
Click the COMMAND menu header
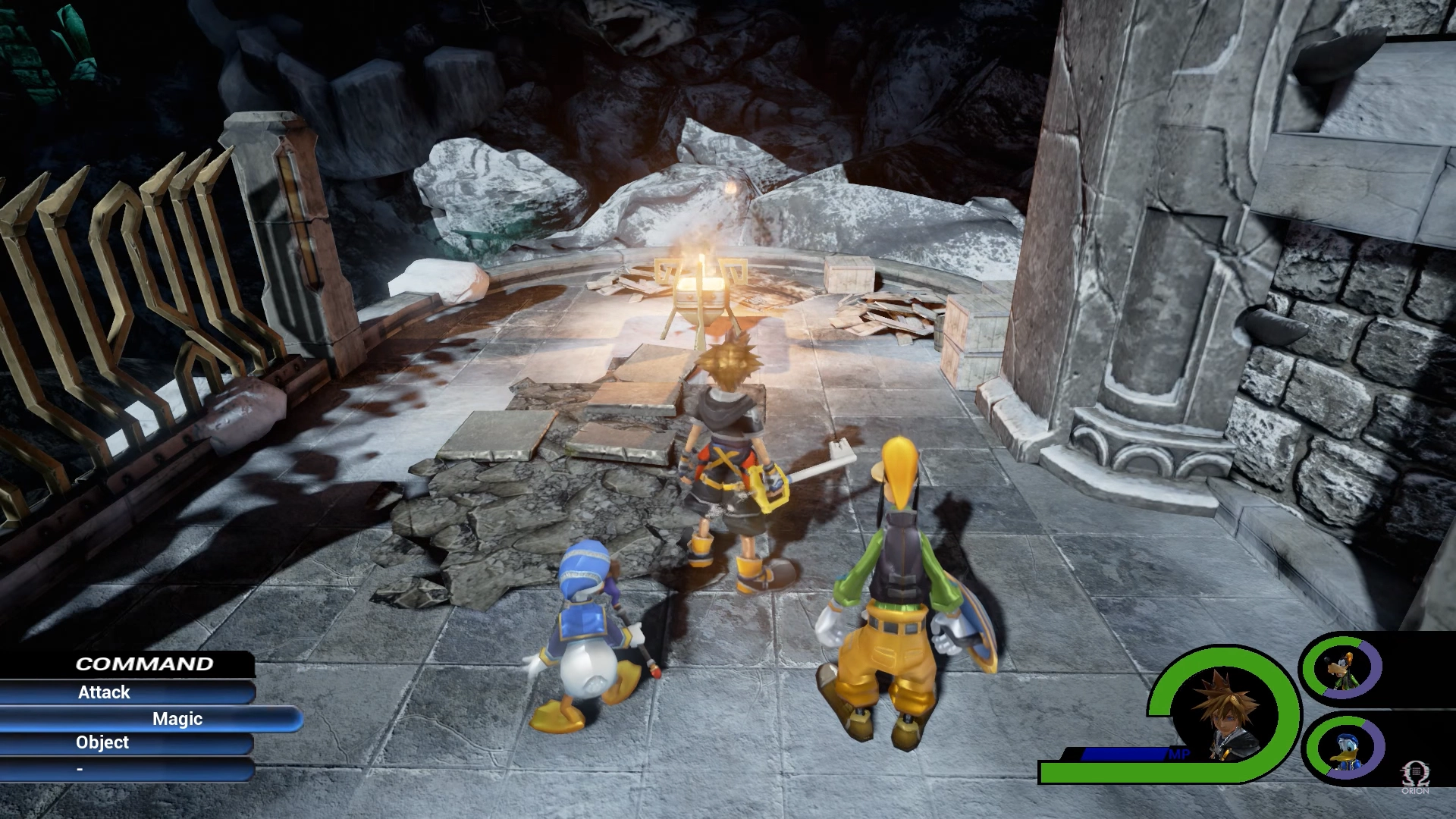[144, 664]
